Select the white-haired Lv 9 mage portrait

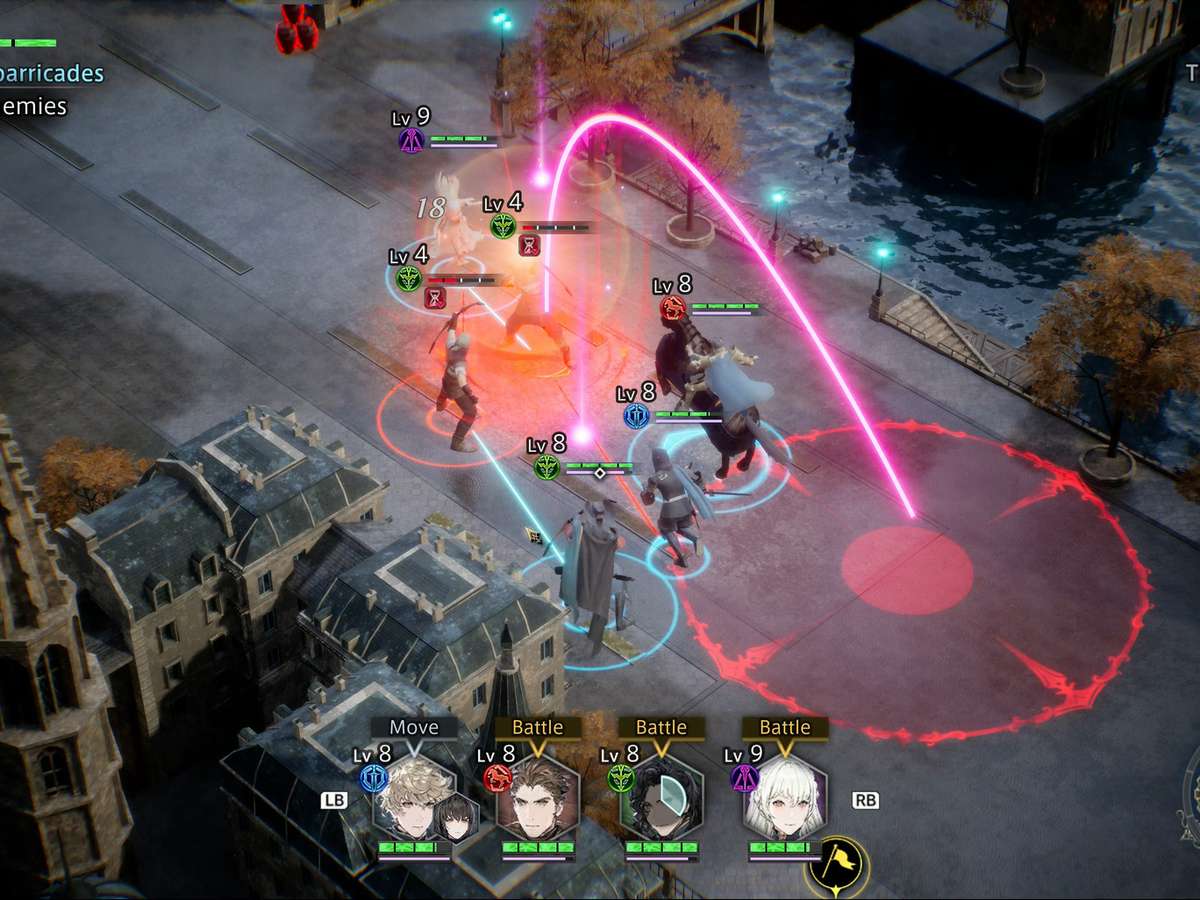coord(785,797)
